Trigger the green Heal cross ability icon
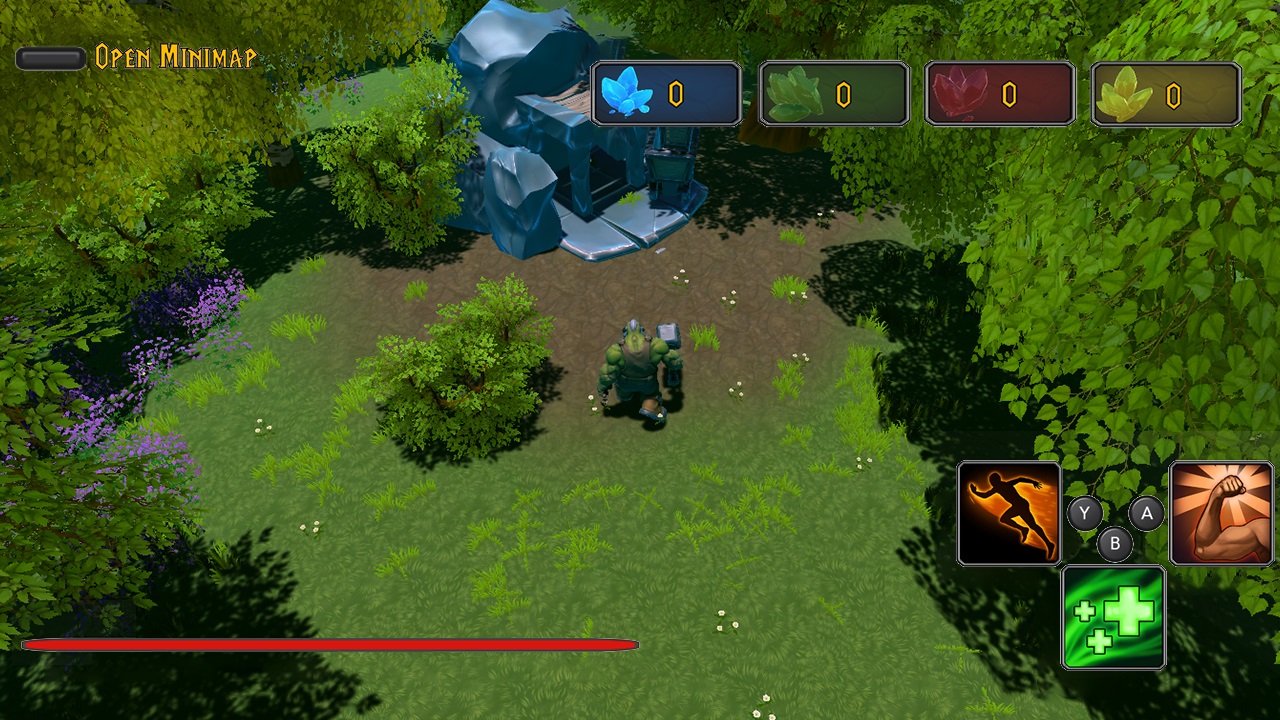The image size is (1280, 720). tap(1113, 617)
